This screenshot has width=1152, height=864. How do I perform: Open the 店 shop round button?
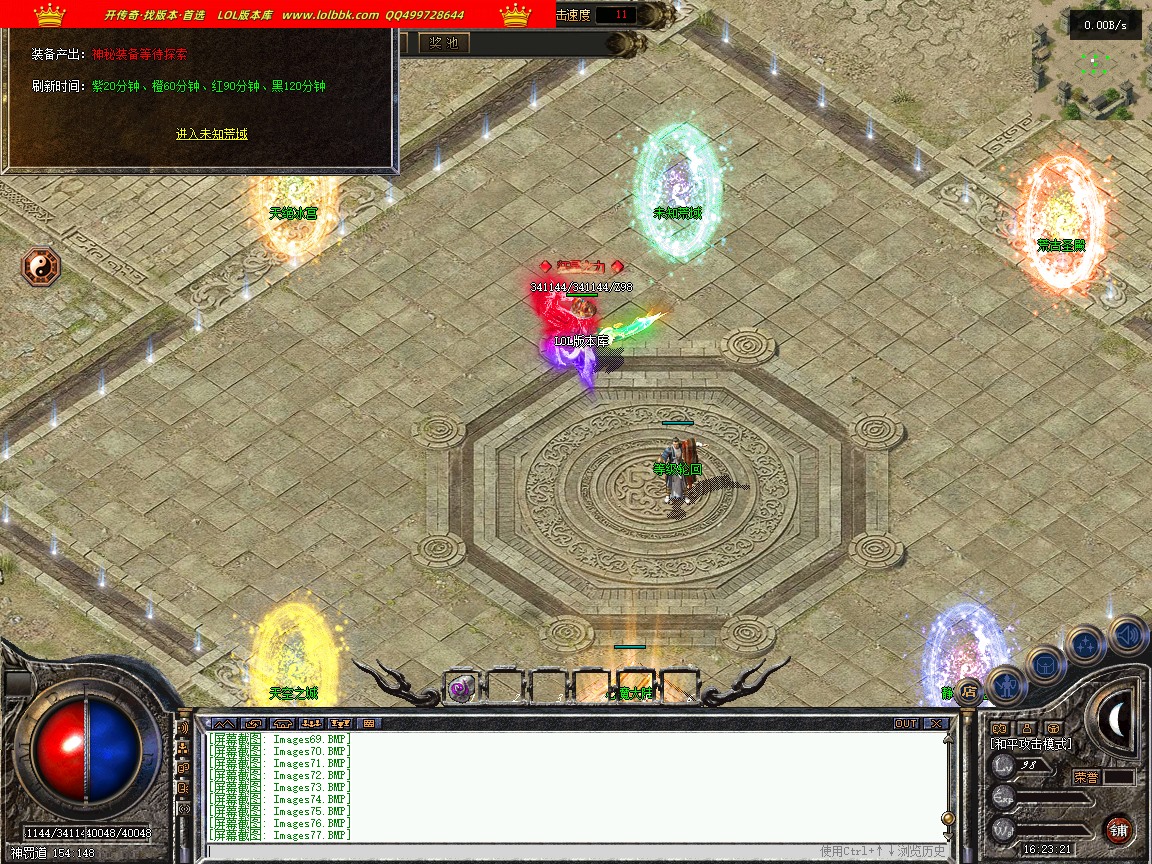pyautogui.click(x=968, y=691)
